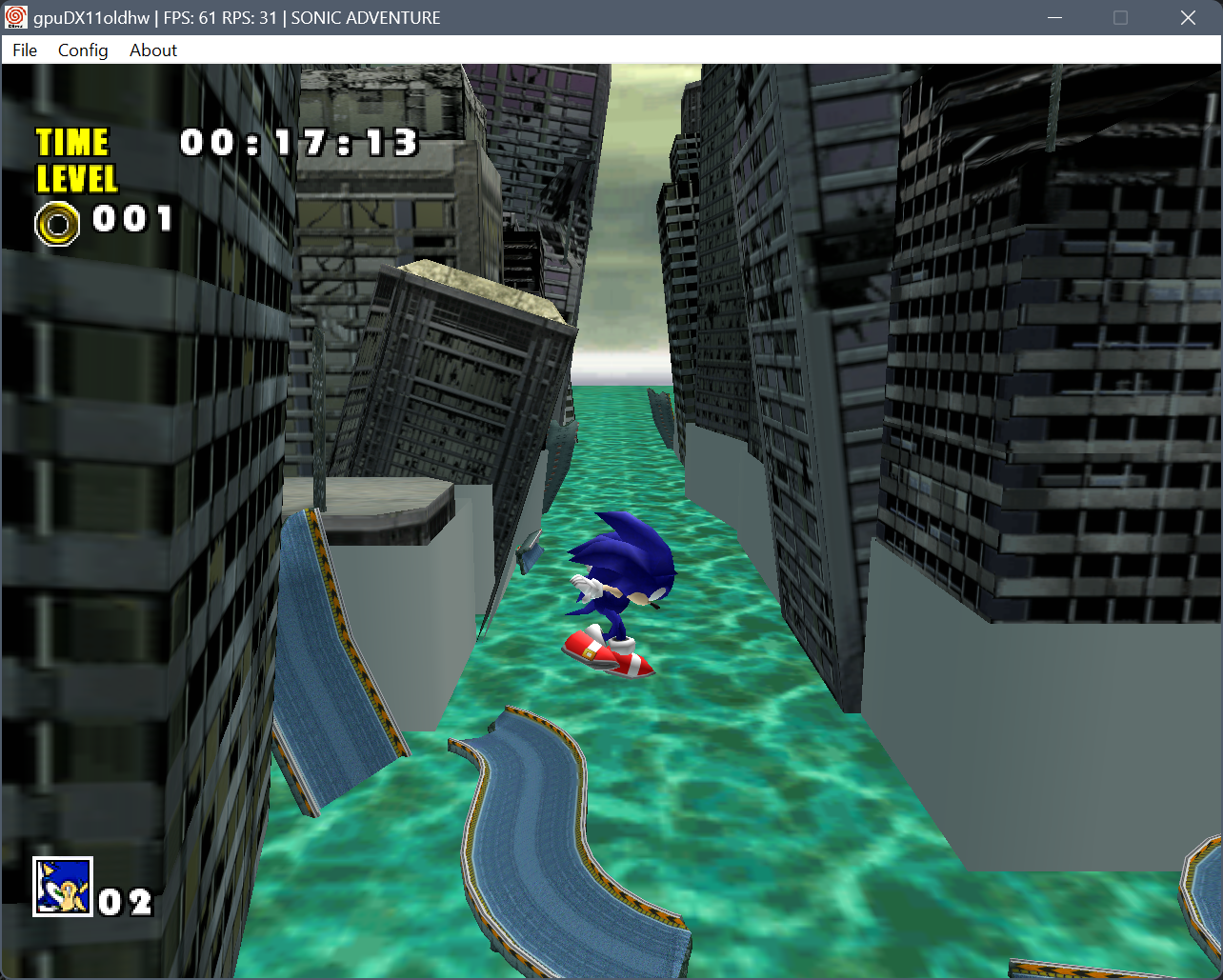Click the gold ring counter icon
1223x980 pixels.
click(57, 224)
